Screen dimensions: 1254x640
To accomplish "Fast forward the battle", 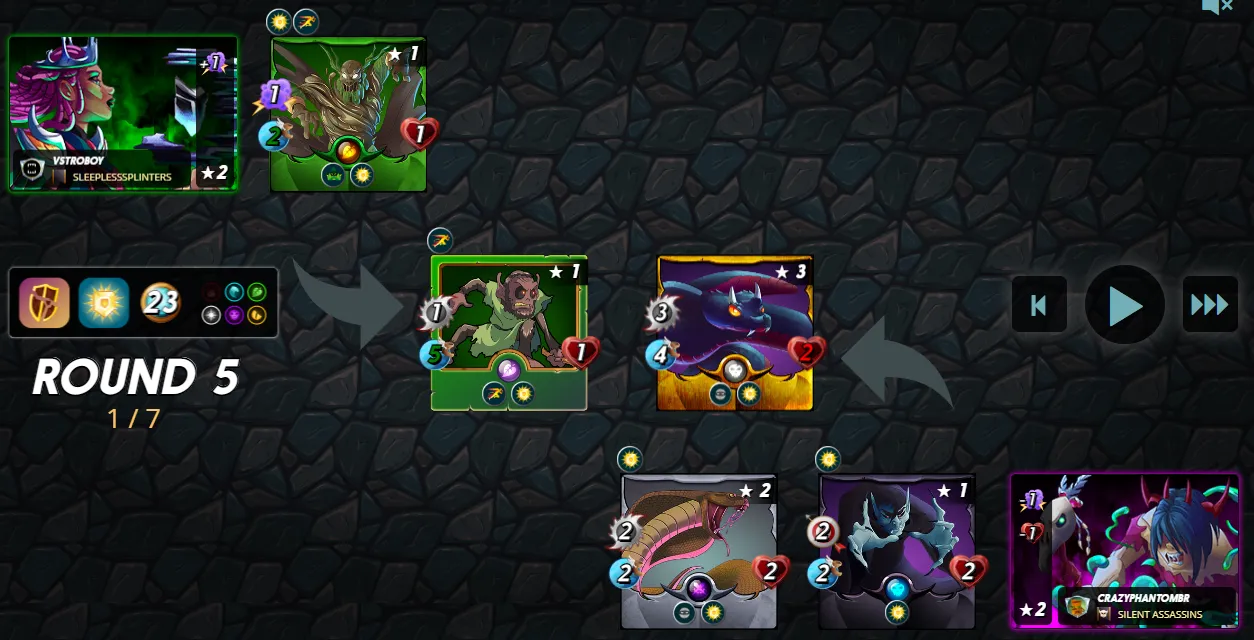I will coord(1209,304).
